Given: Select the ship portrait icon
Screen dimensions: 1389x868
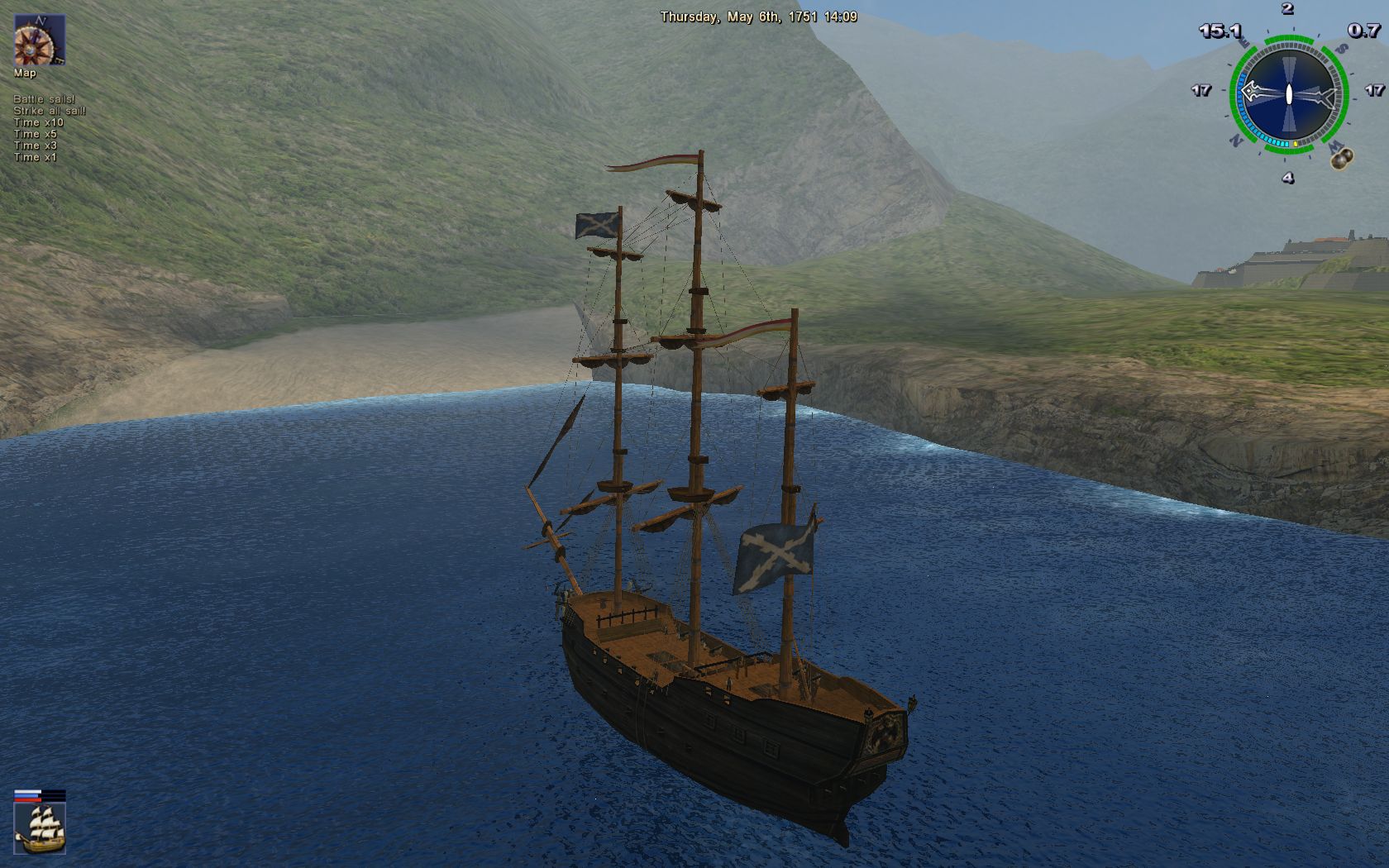Looking at the screenshot, I should [40, 827].
